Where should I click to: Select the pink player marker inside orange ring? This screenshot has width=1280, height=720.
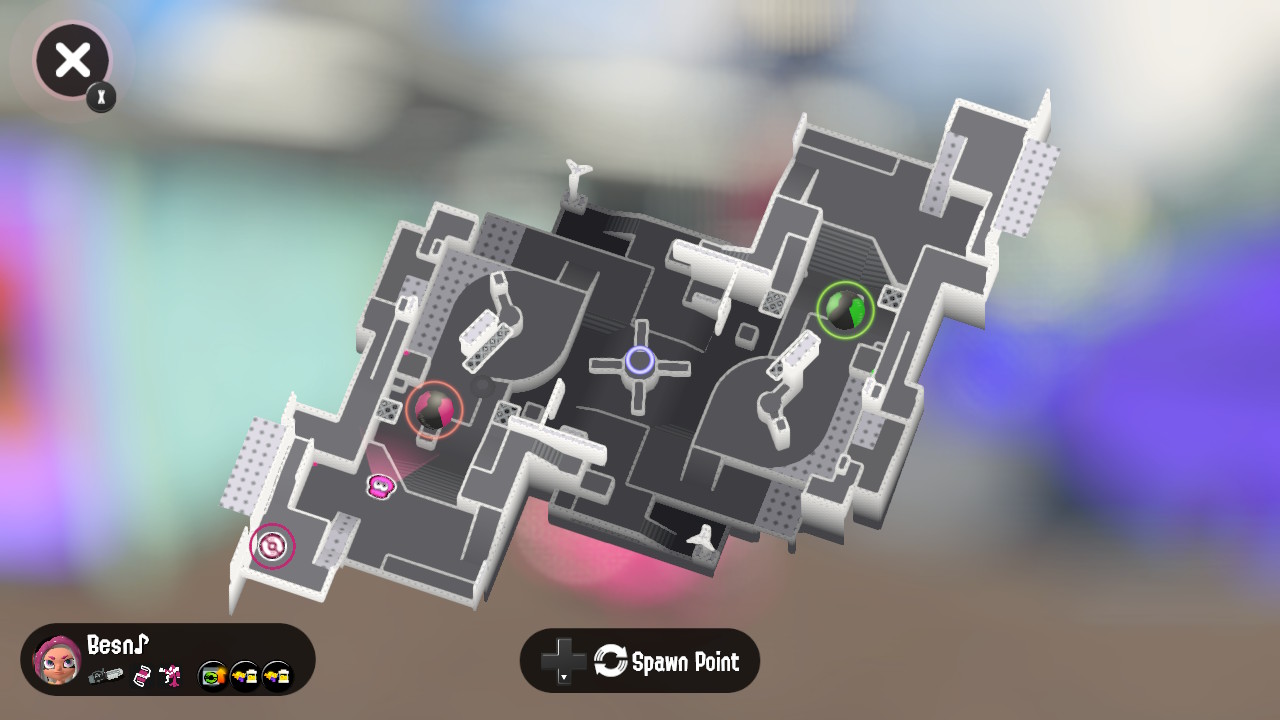(x=434, y=410)
